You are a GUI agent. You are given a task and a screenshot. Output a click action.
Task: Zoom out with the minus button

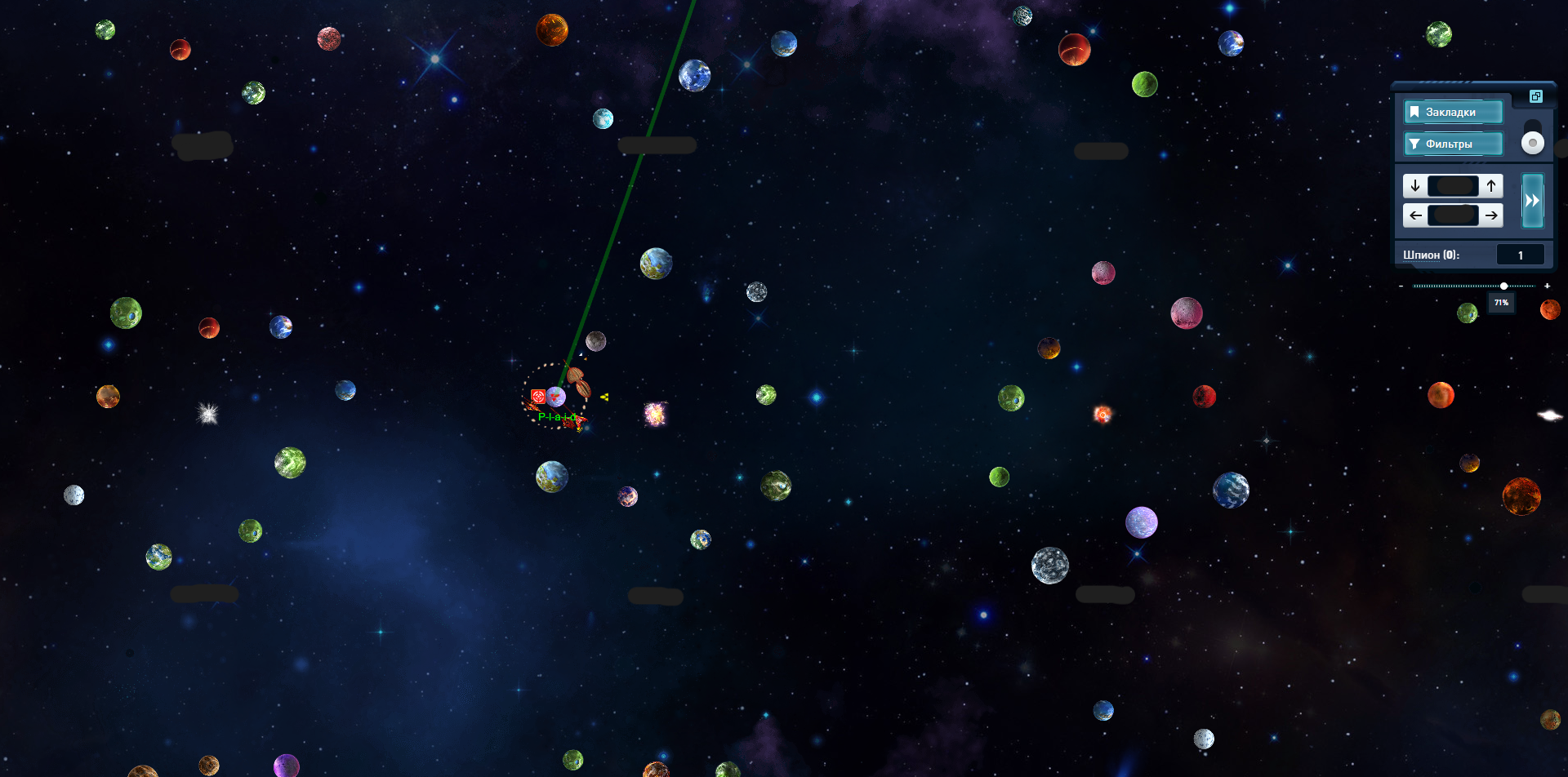click(x=1401, y=286)
